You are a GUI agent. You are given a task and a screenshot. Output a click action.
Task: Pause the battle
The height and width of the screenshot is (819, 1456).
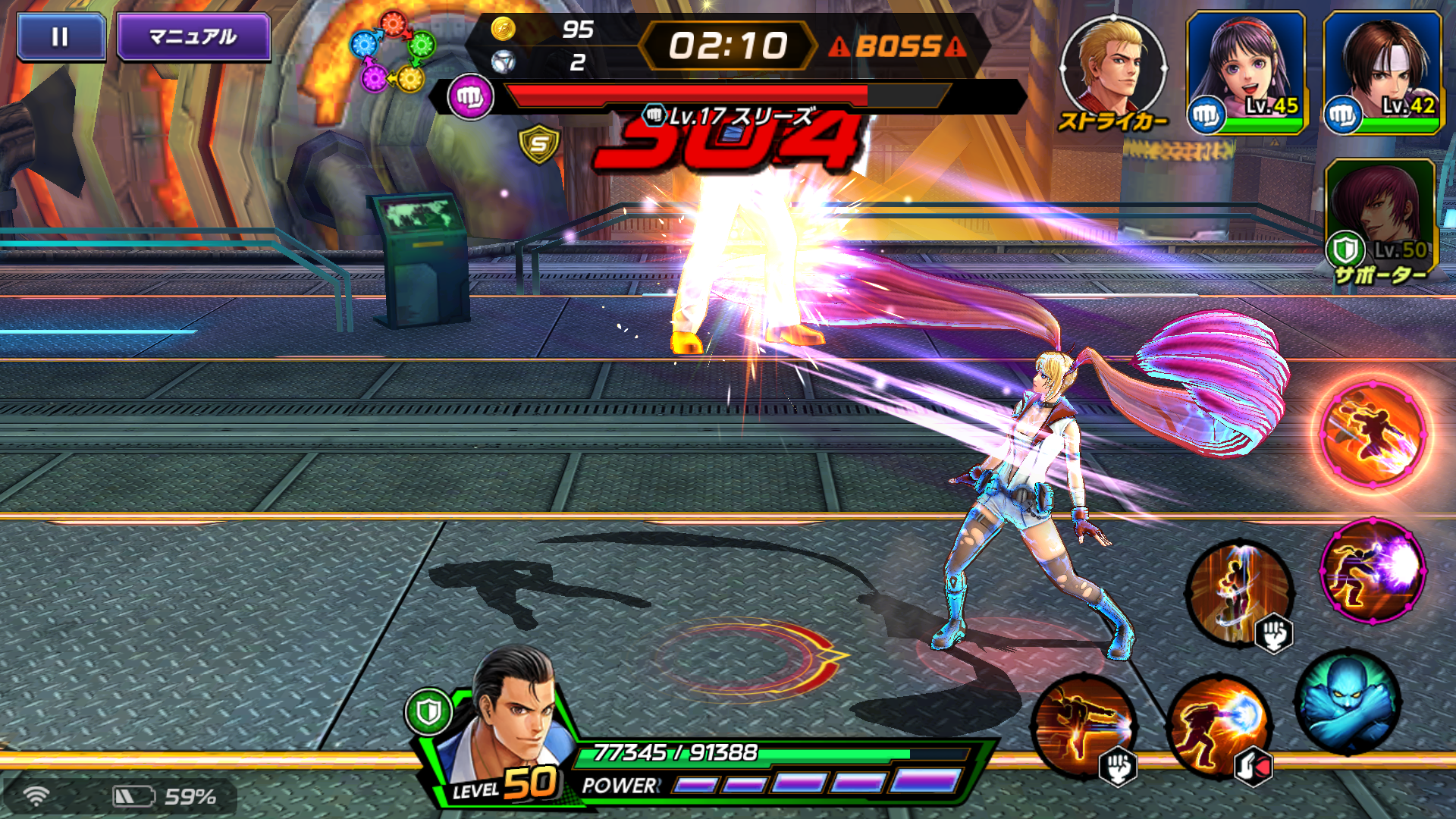coord(61,36)
